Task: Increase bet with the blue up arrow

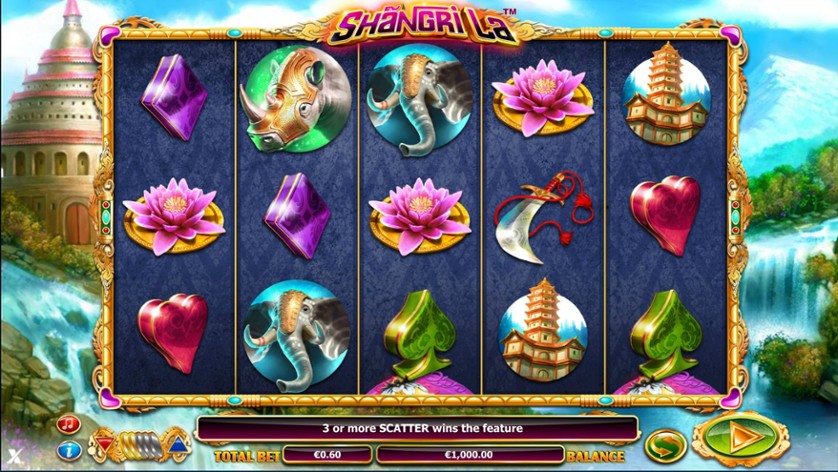Action: coord(176,442)
